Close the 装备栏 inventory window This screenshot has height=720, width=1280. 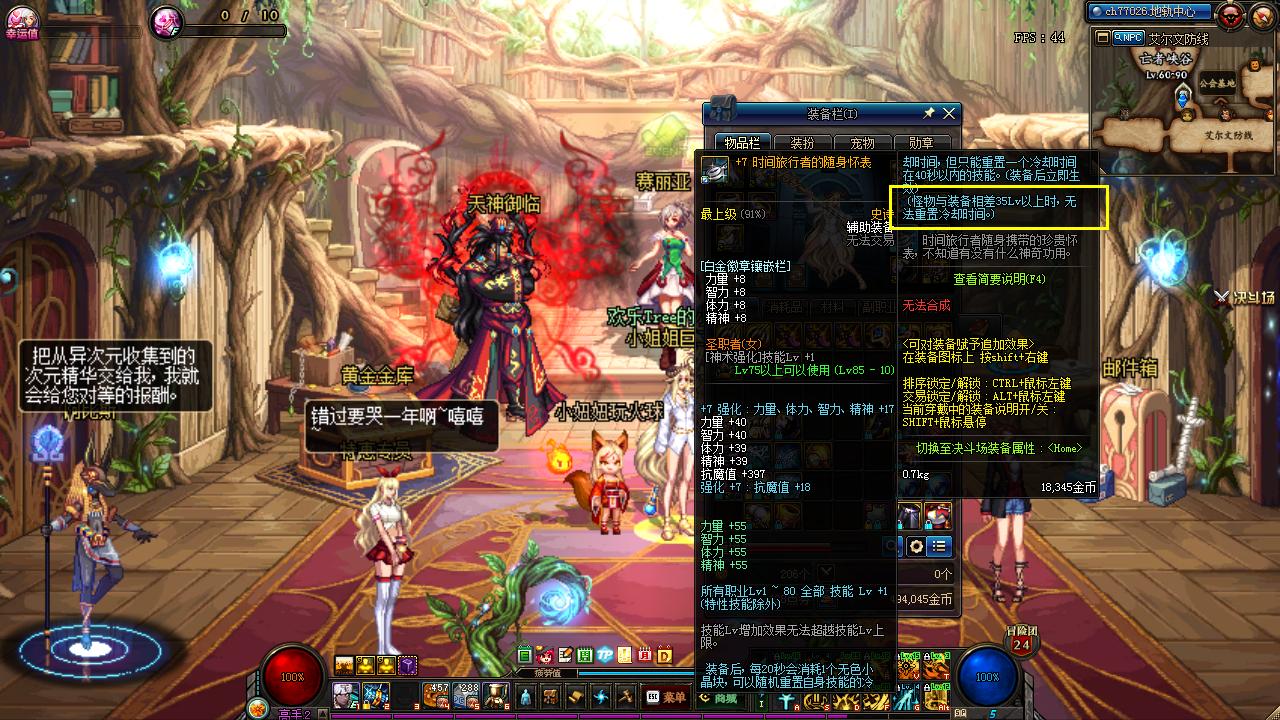click(949, 114)
